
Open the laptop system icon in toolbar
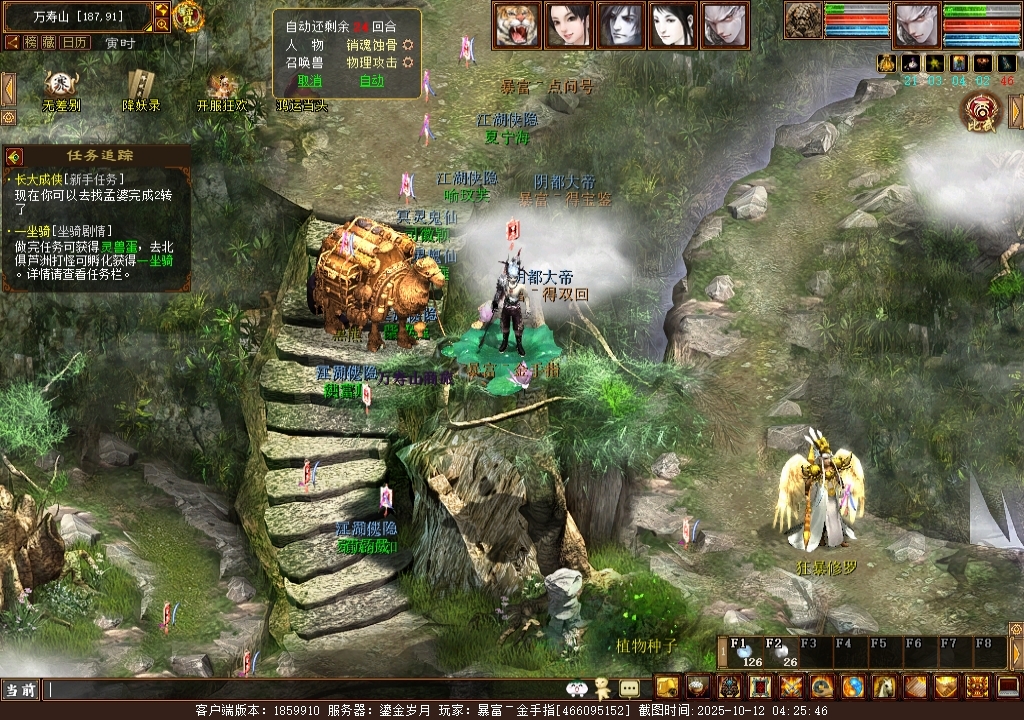click(1008, 687)
